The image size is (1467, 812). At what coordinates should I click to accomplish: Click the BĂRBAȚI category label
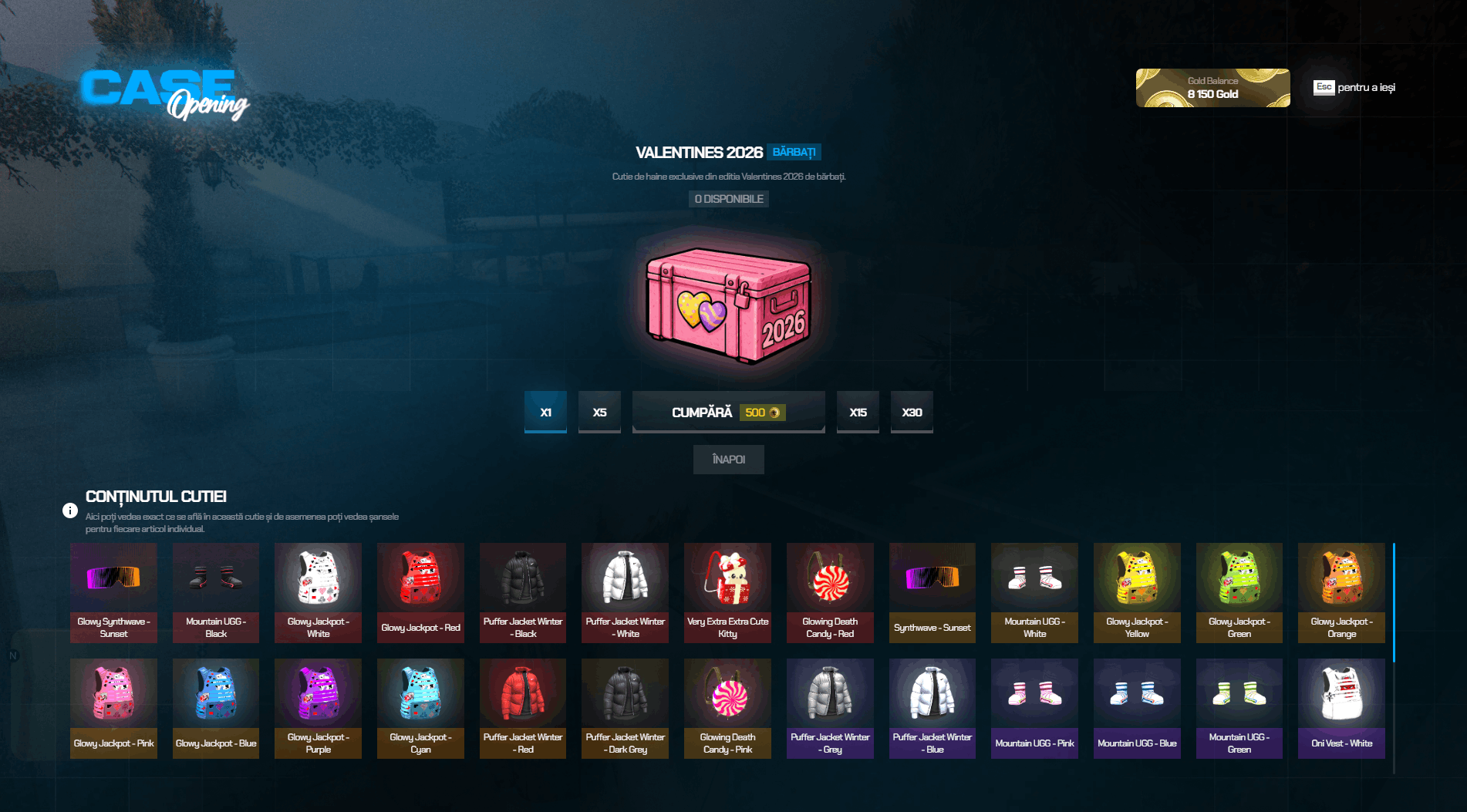point(796,152)
